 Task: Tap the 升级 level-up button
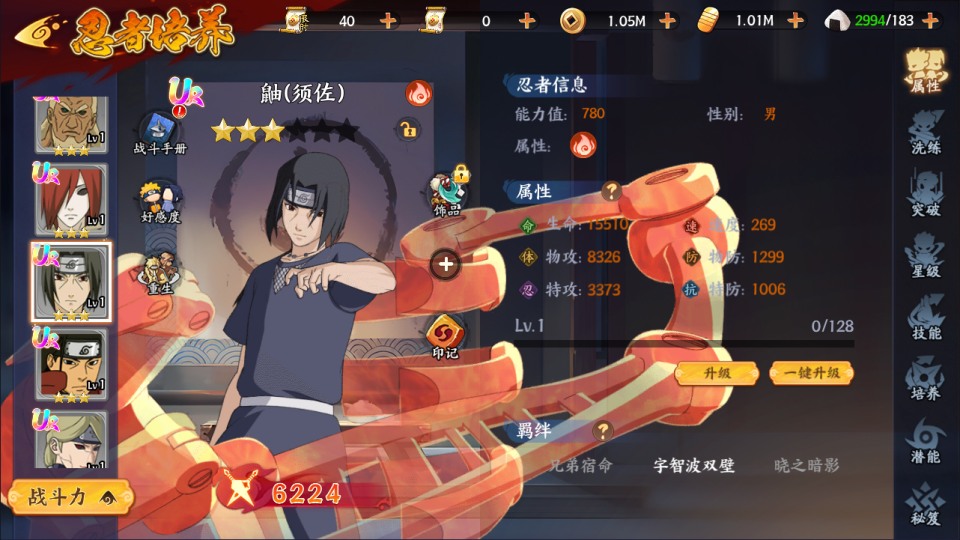point(717,373)
